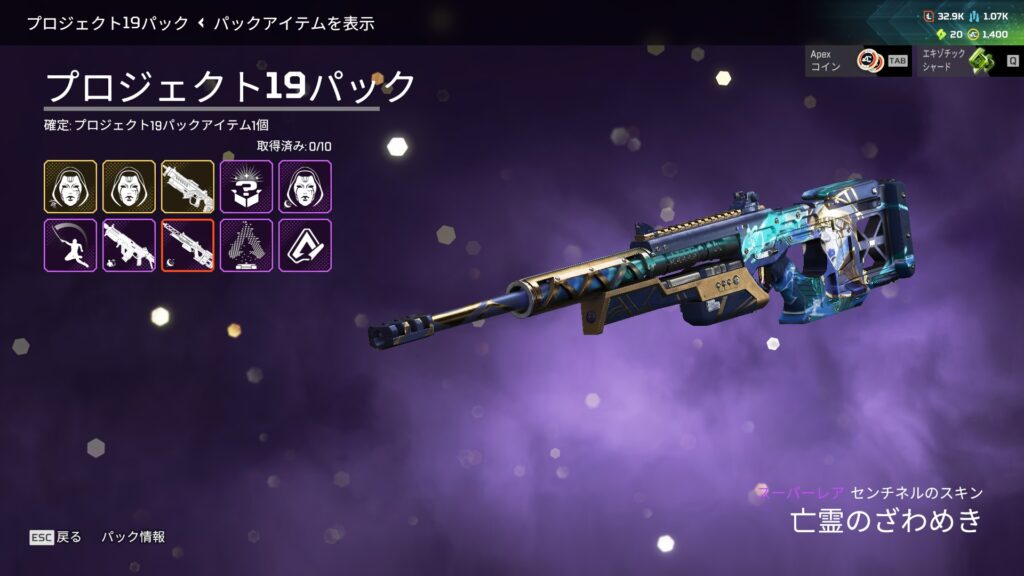1024x576 pixels.
Task: Select the gold-framed weapon skin thumbnail
Action: click(x=188, y=186)
